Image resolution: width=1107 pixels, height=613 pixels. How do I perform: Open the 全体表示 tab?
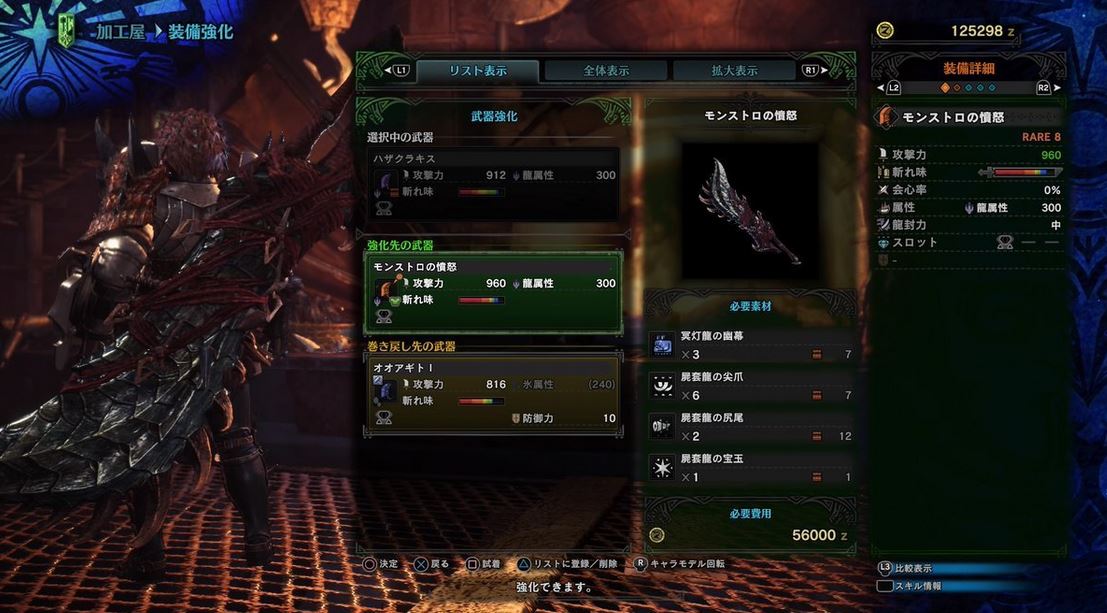pyautogui.click(x=606, y=71)
